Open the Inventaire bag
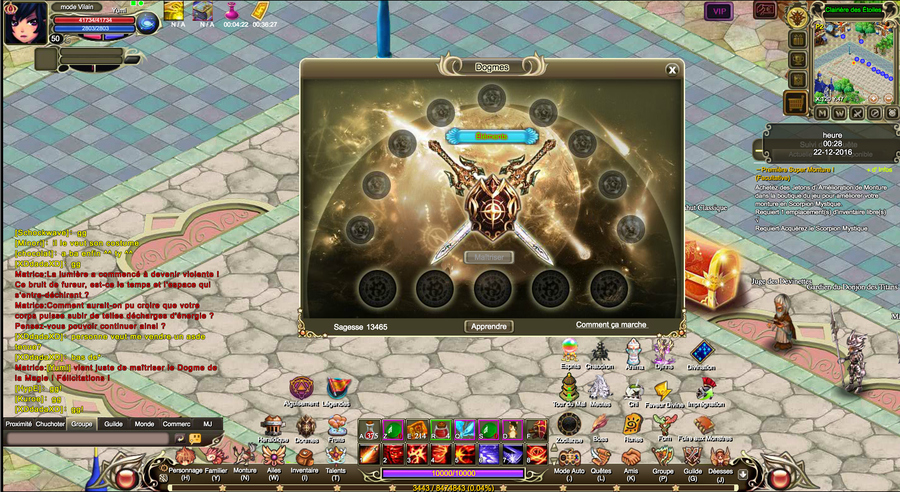This screenshot has height=492, width=900. pos(303,462)
